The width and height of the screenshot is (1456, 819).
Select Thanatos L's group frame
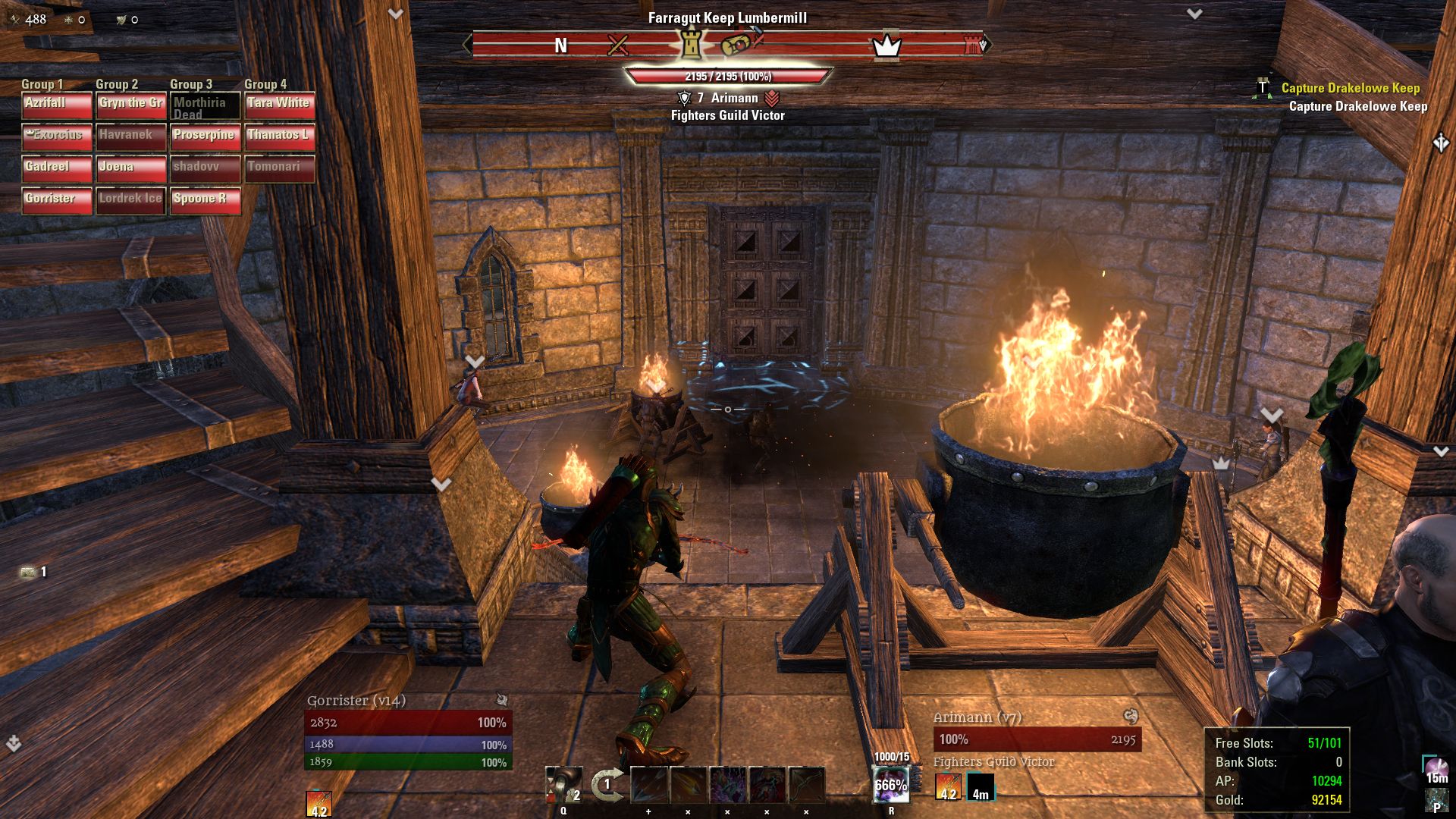(x=279, y=136)
